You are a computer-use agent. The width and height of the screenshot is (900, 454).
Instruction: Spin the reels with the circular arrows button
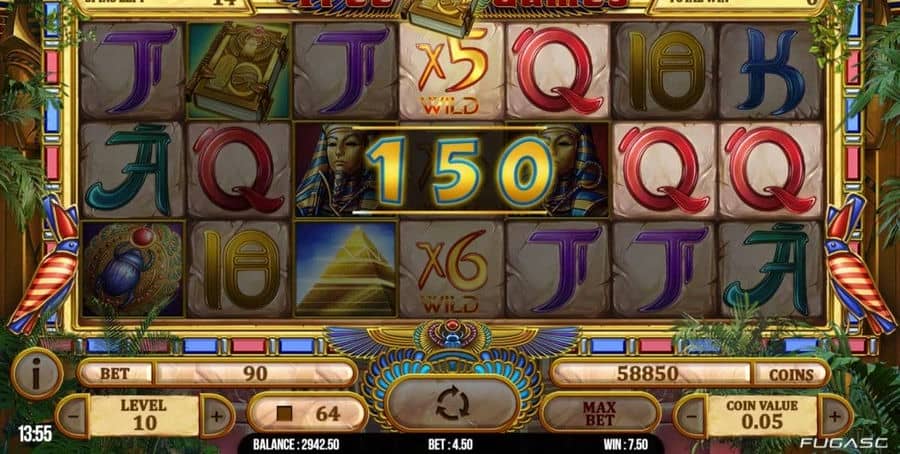point(451,404)
